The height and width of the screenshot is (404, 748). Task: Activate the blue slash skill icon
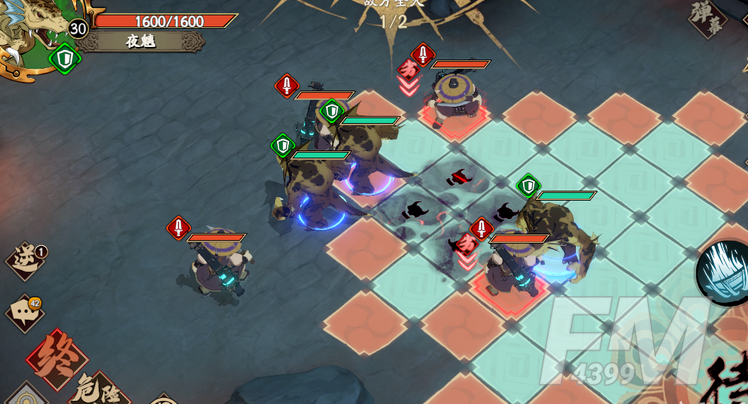724,272
